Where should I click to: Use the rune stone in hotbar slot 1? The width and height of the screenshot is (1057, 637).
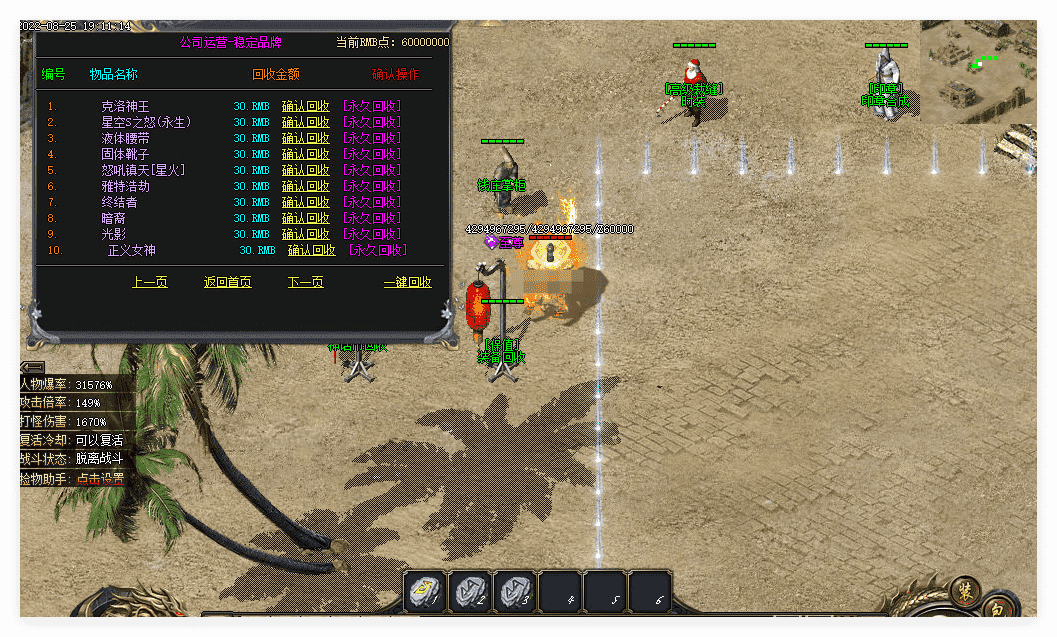pos(424,592)
